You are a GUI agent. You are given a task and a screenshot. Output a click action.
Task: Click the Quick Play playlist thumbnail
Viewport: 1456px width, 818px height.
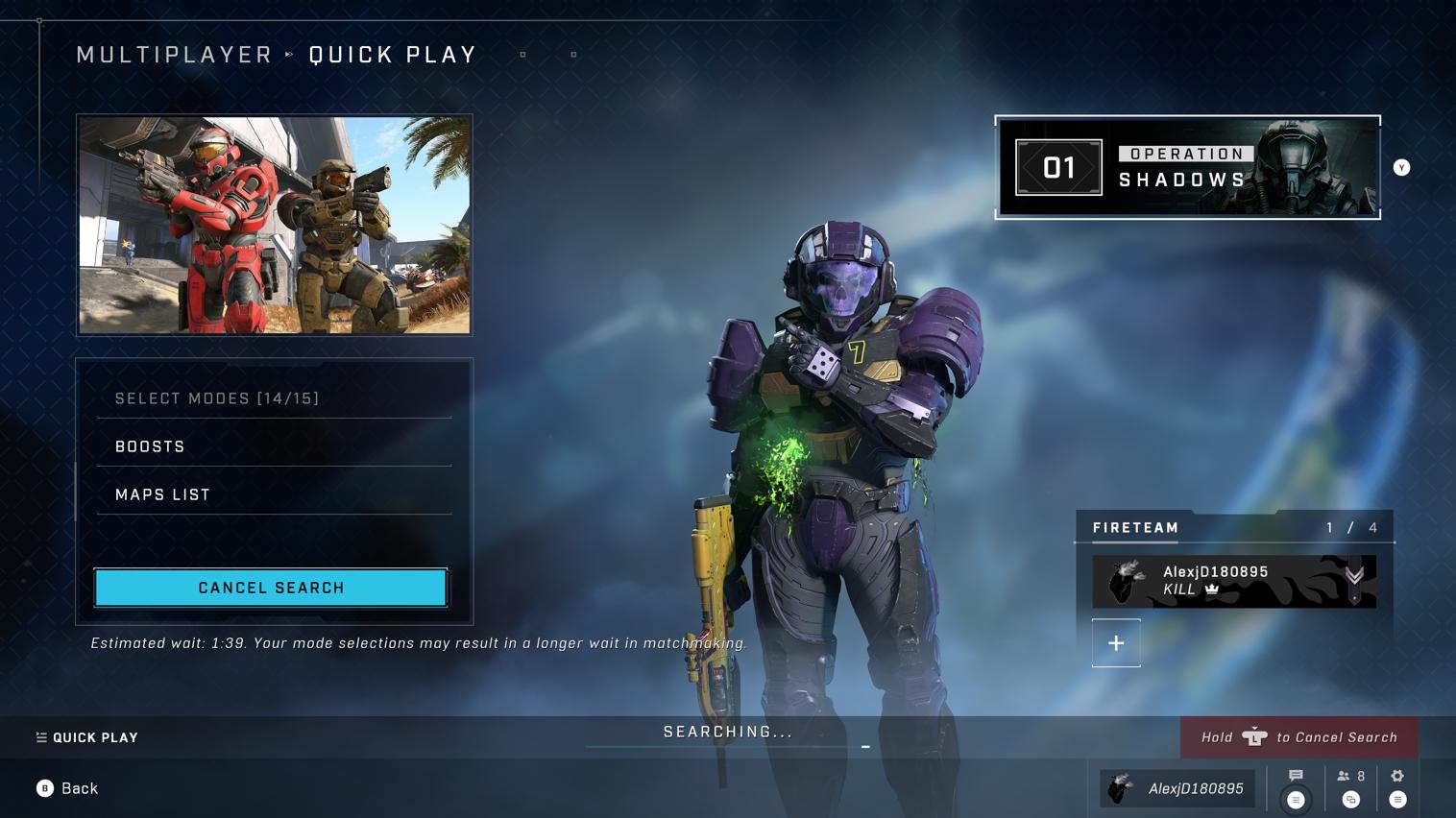click(275, 226)
